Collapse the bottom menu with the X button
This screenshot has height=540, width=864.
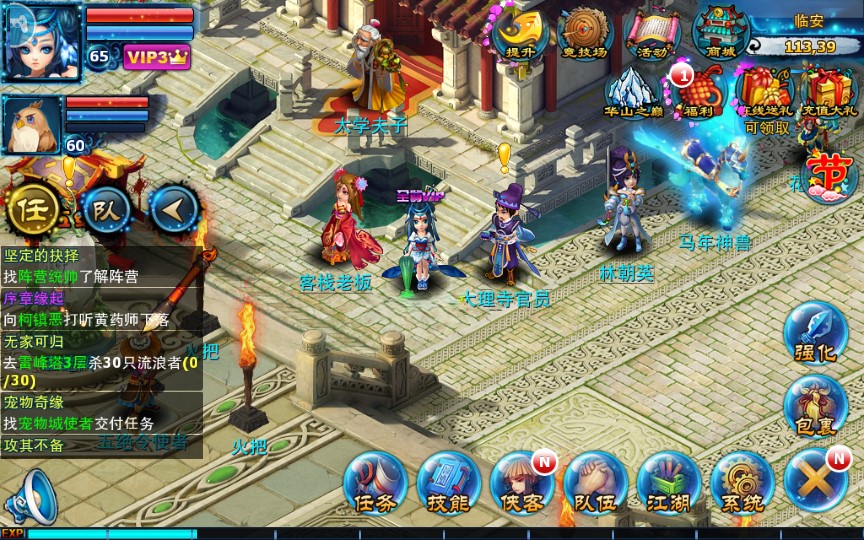(816, 480)
